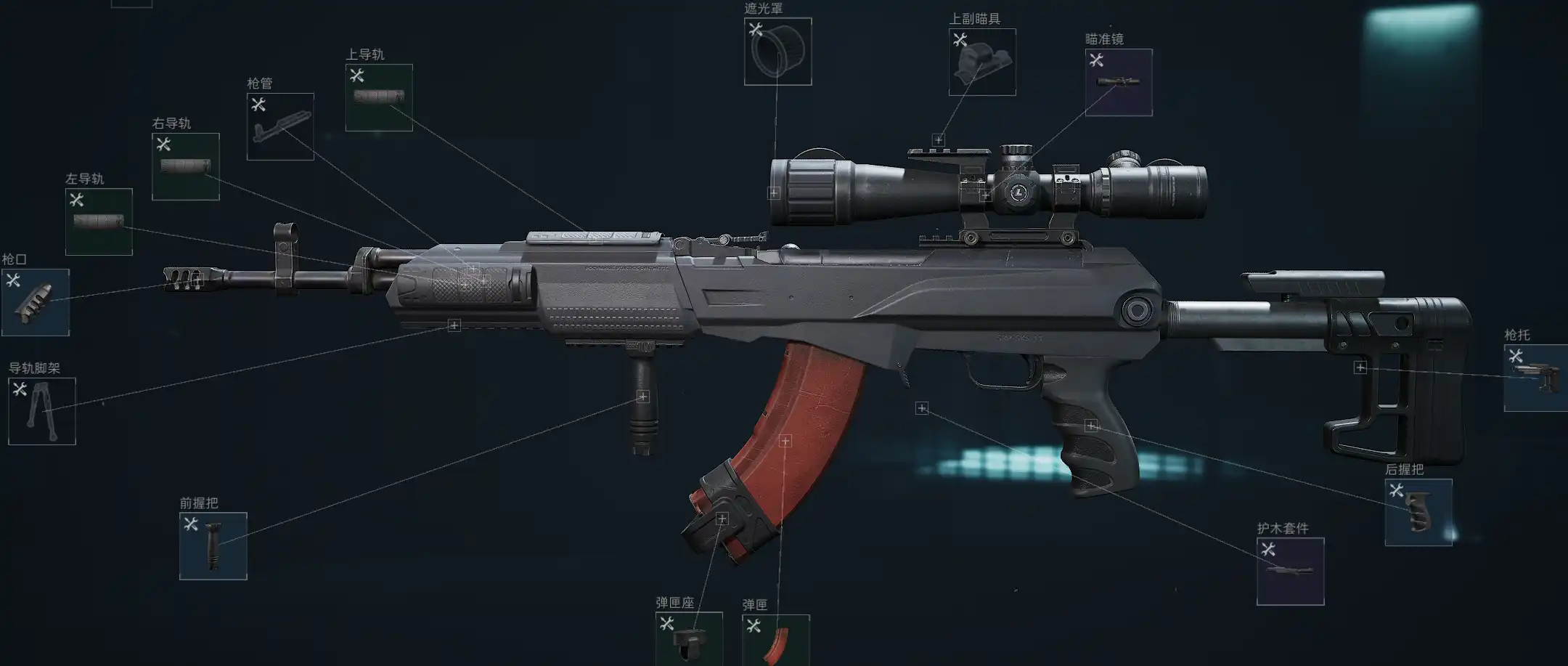This screenshot has width=1568, height=666.
Task: Select the 遮光罩 sunshade slot
Action: (x=777, y=52)
